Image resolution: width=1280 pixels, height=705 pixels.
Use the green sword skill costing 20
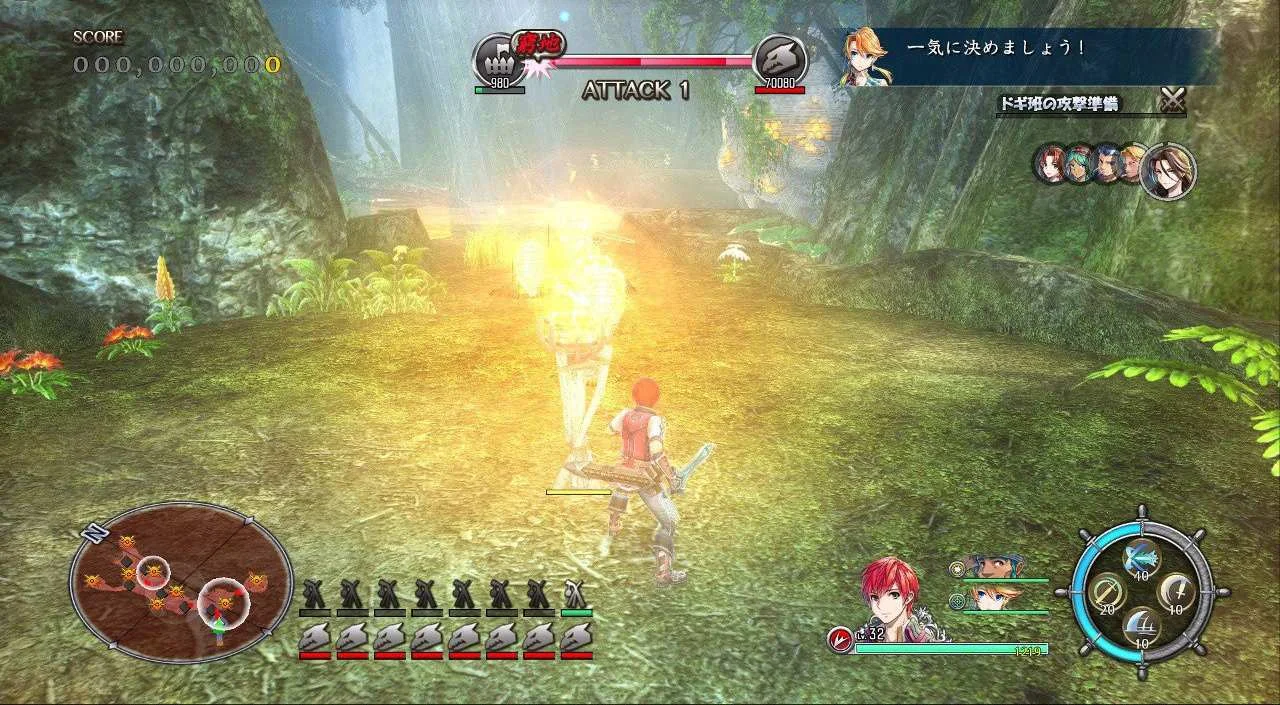[x=1108, y=593]
